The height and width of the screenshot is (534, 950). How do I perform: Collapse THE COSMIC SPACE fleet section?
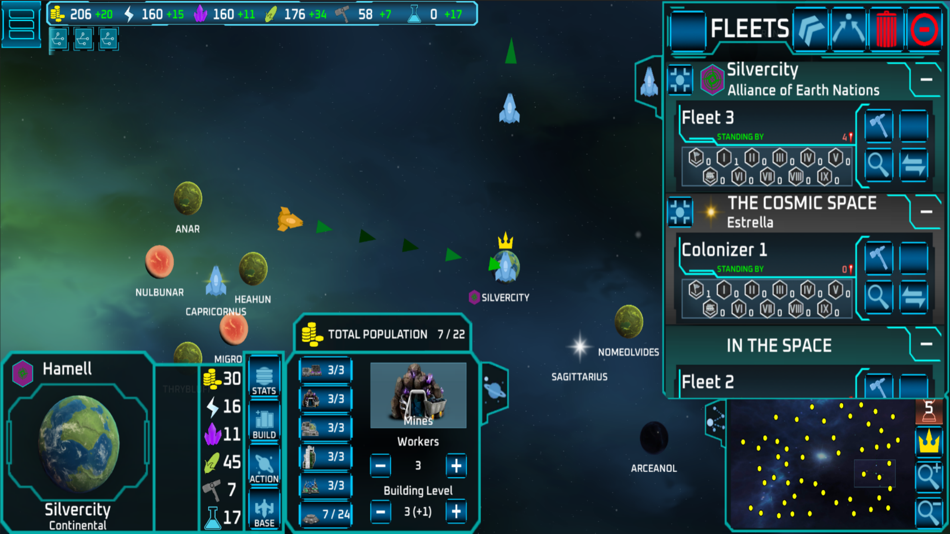point(927,212)
